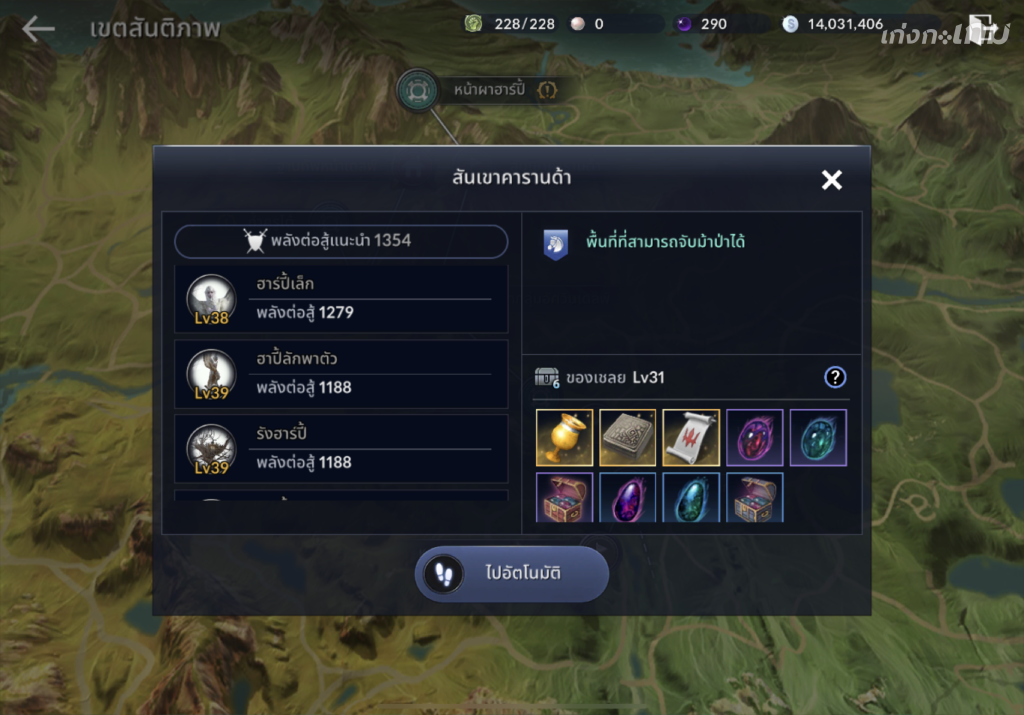Inspect the blue-framed treasure chest loot
This screenshot has height=715, width=1024.
[x=754, y=498]
